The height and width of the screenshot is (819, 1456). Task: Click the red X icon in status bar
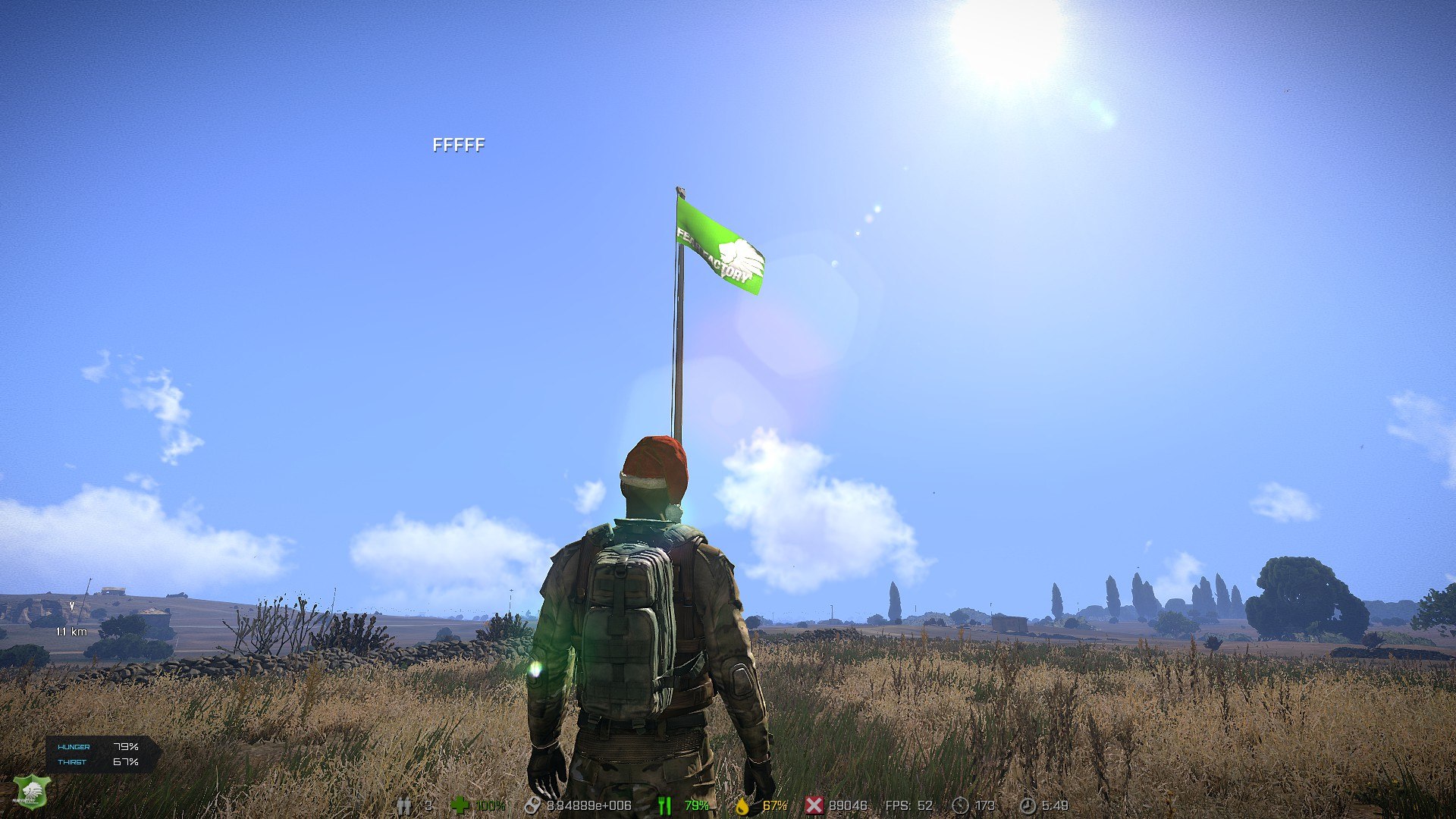click(814, 805)
